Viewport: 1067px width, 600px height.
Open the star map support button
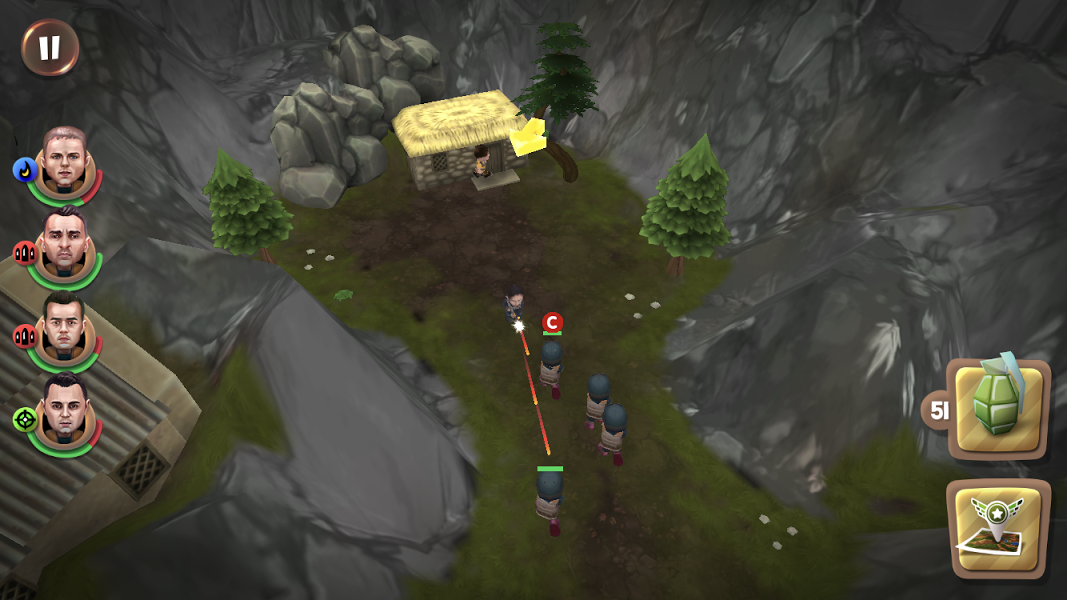click(997, 528)
